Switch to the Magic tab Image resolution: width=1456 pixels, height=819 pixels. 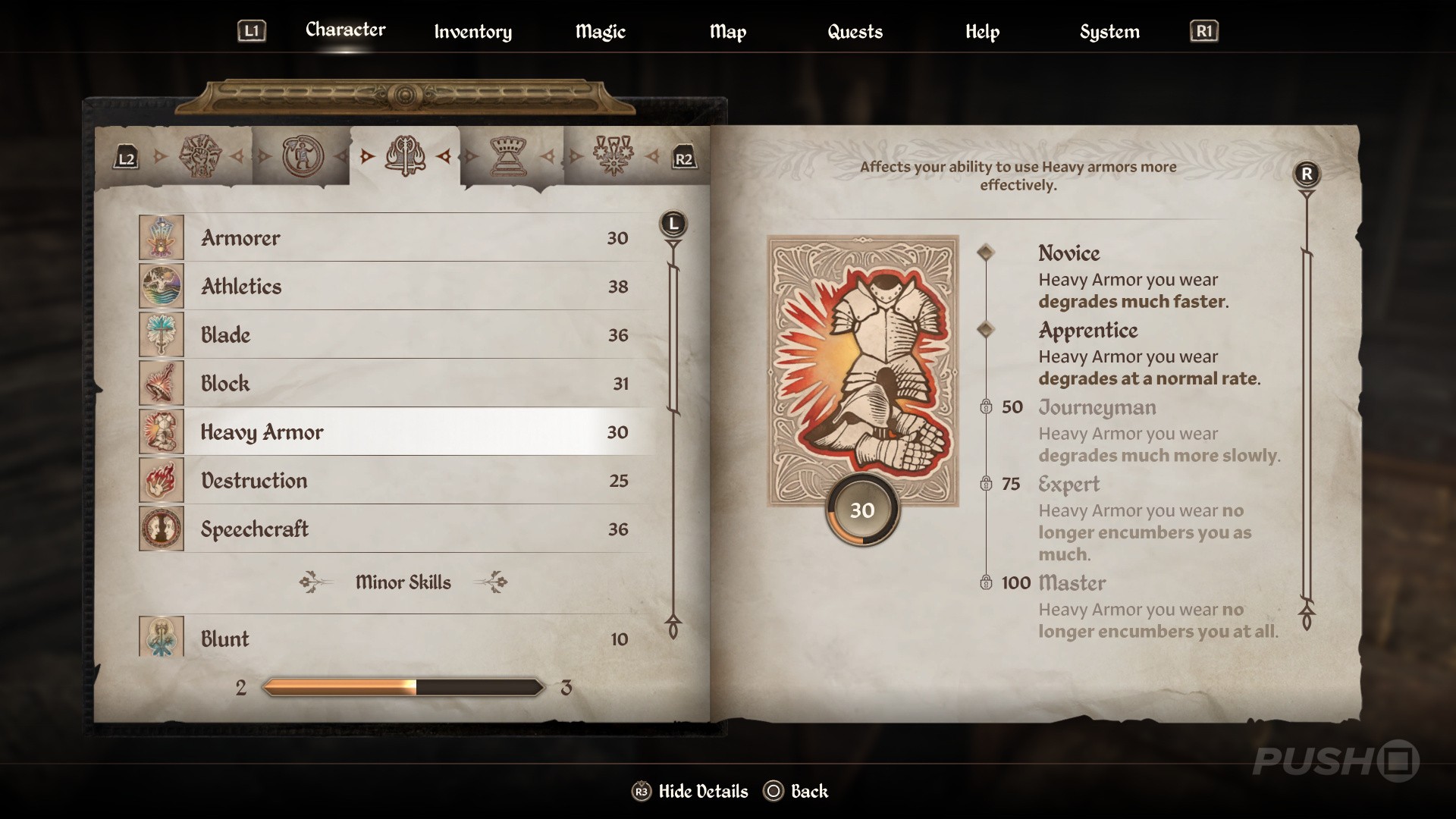(x=600, y=32)
